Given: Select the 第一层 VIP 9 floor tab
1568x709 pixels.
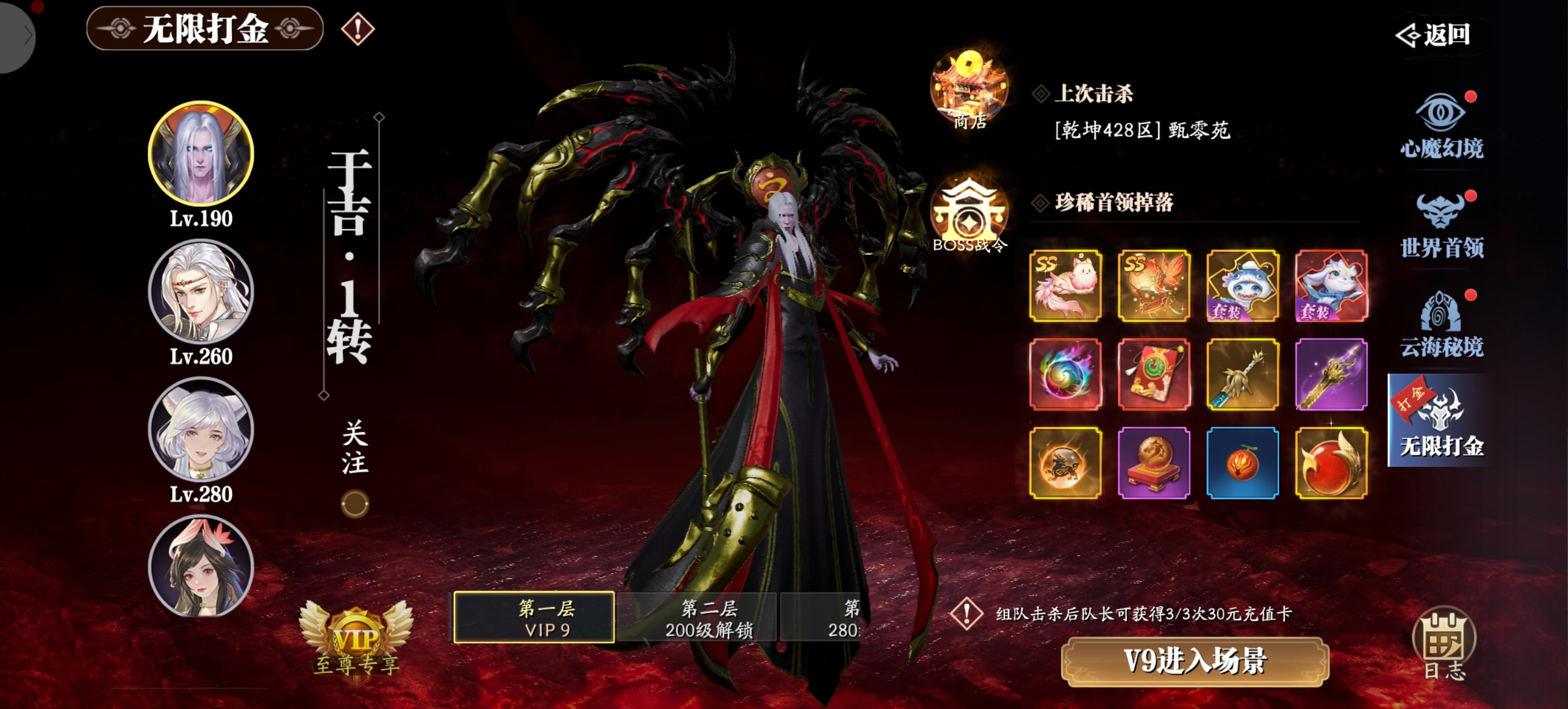Looking at the screenshot, I should click(x=534, y=617).
